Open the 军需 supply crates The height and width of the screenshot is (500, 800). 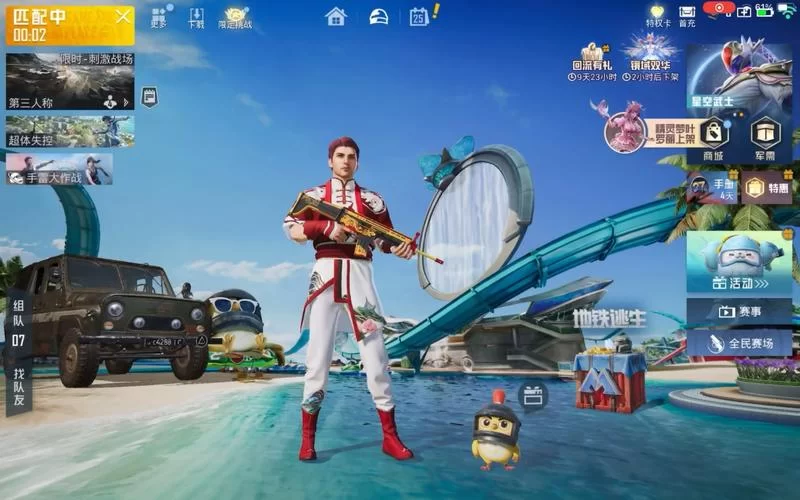pos(766,137)
